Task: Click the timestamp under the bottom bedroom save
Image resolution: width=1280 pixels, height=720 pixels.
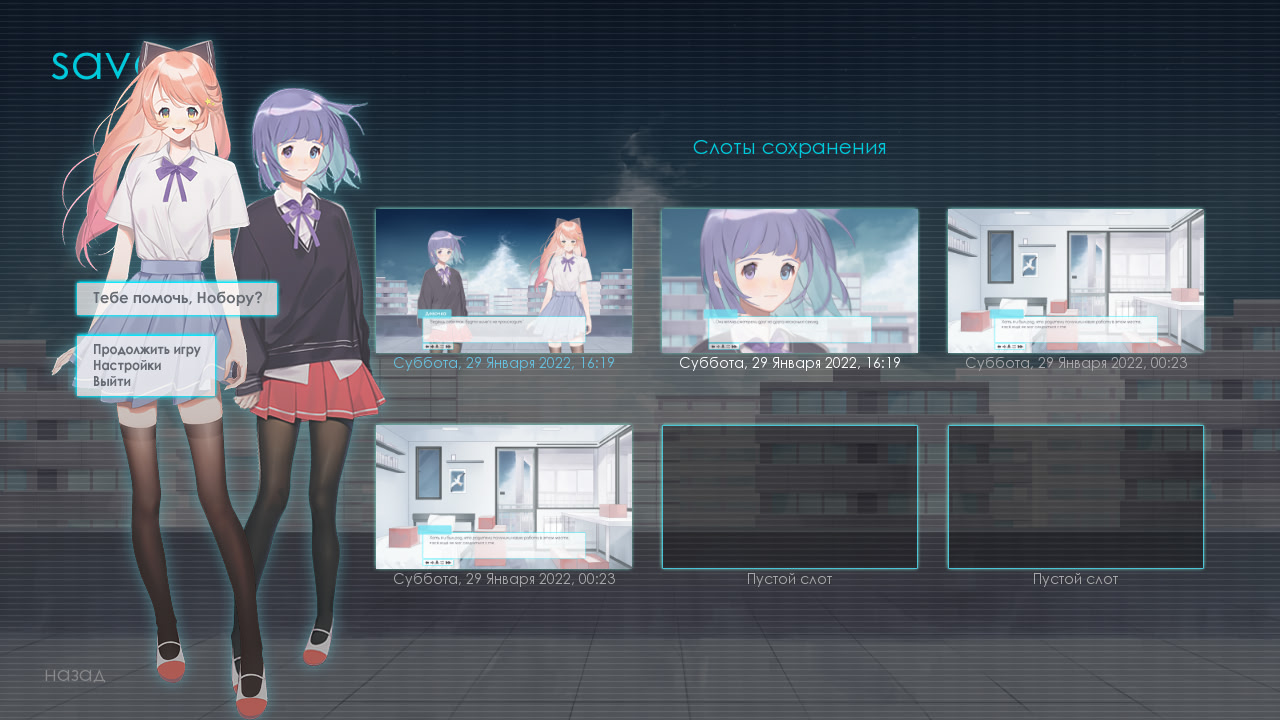Action: (x=503, y=578)
